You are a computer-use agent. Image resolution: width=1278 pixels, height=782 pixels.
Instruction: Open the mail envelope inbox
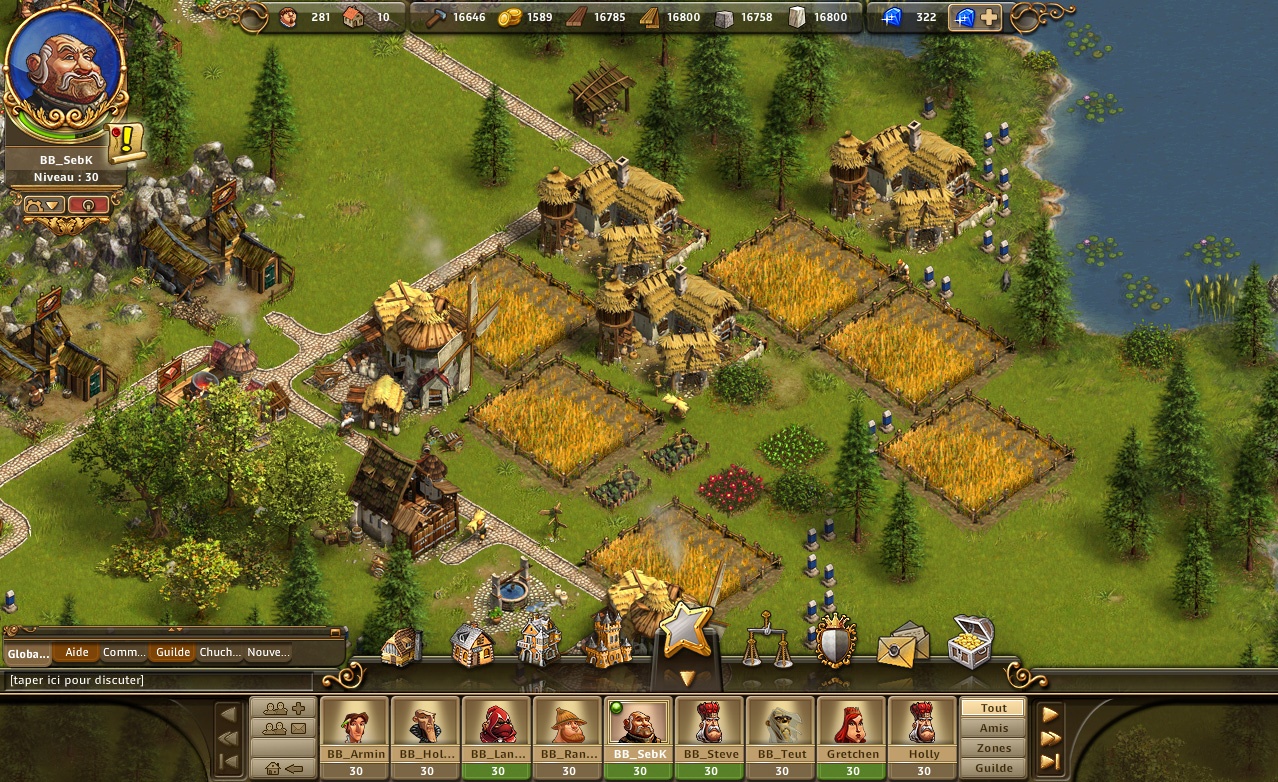point(902,645)
